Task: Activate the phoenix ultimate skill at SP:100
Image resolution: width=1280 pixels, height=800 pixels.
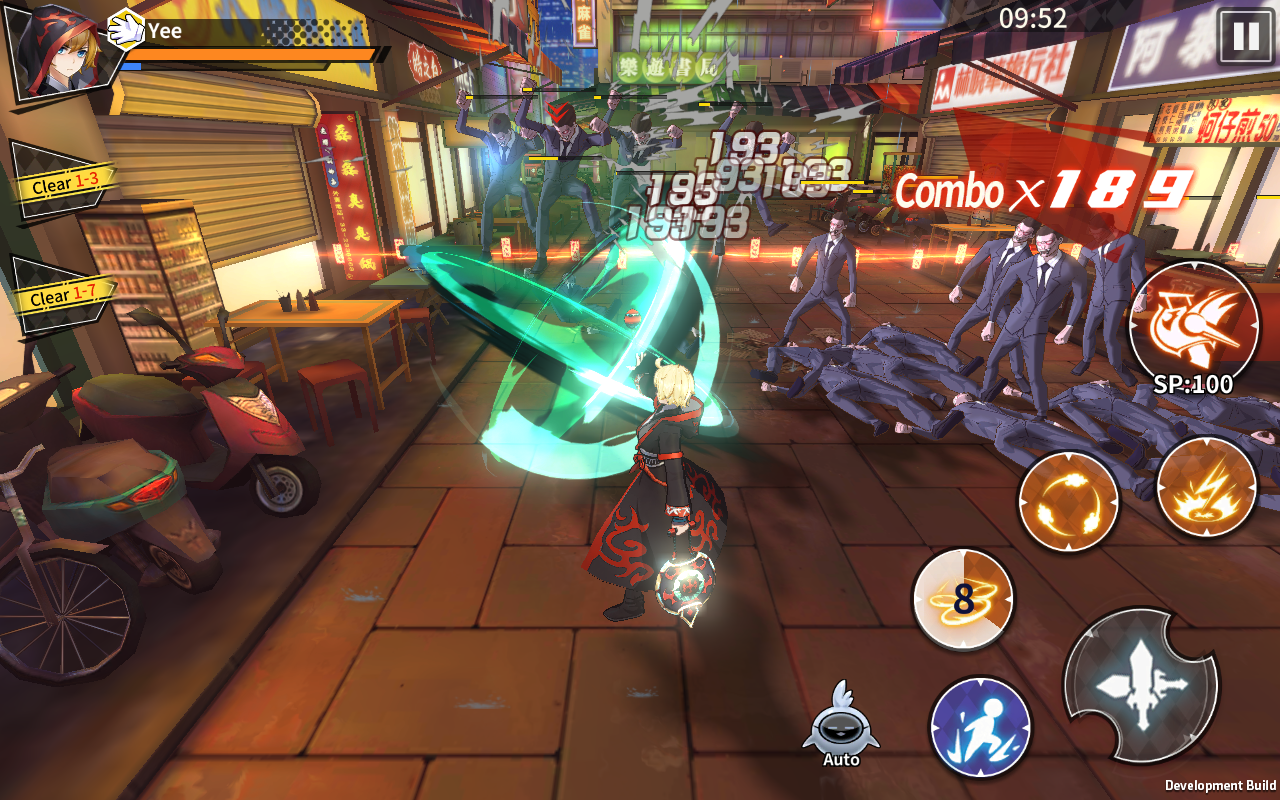Action: coord(1193,327)
